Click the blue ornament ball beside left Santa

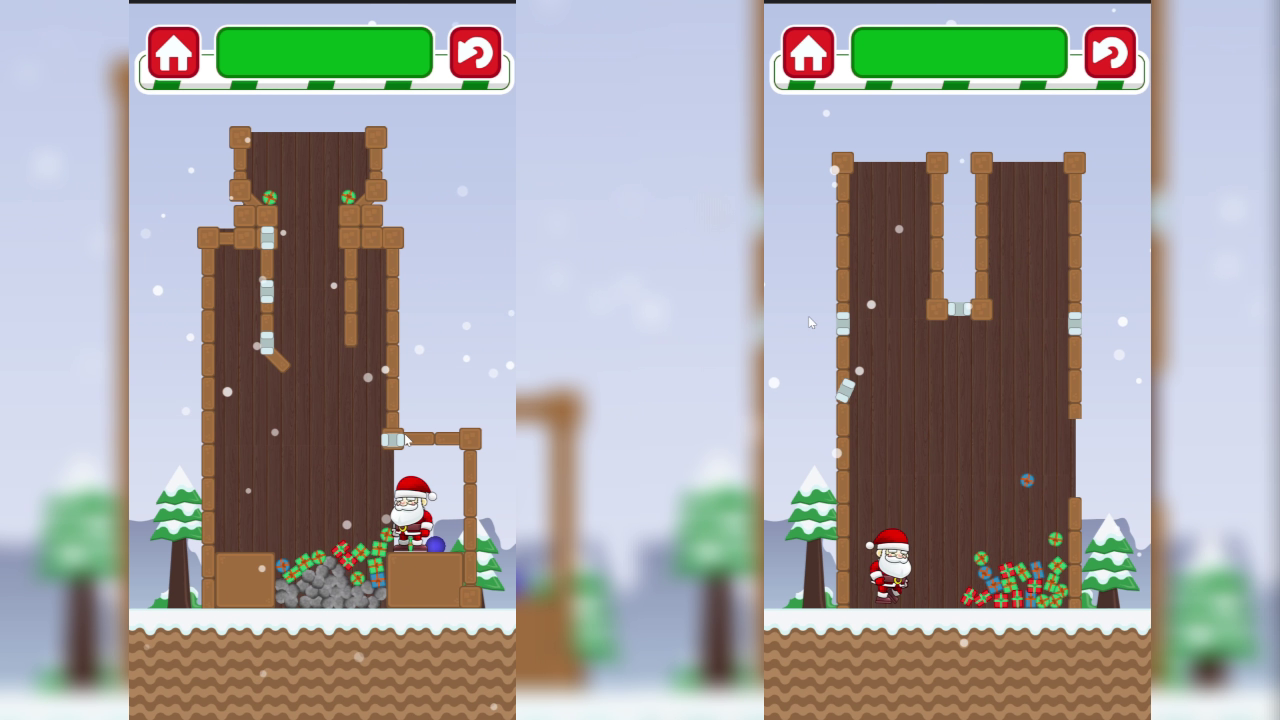(x=437, y=541)
